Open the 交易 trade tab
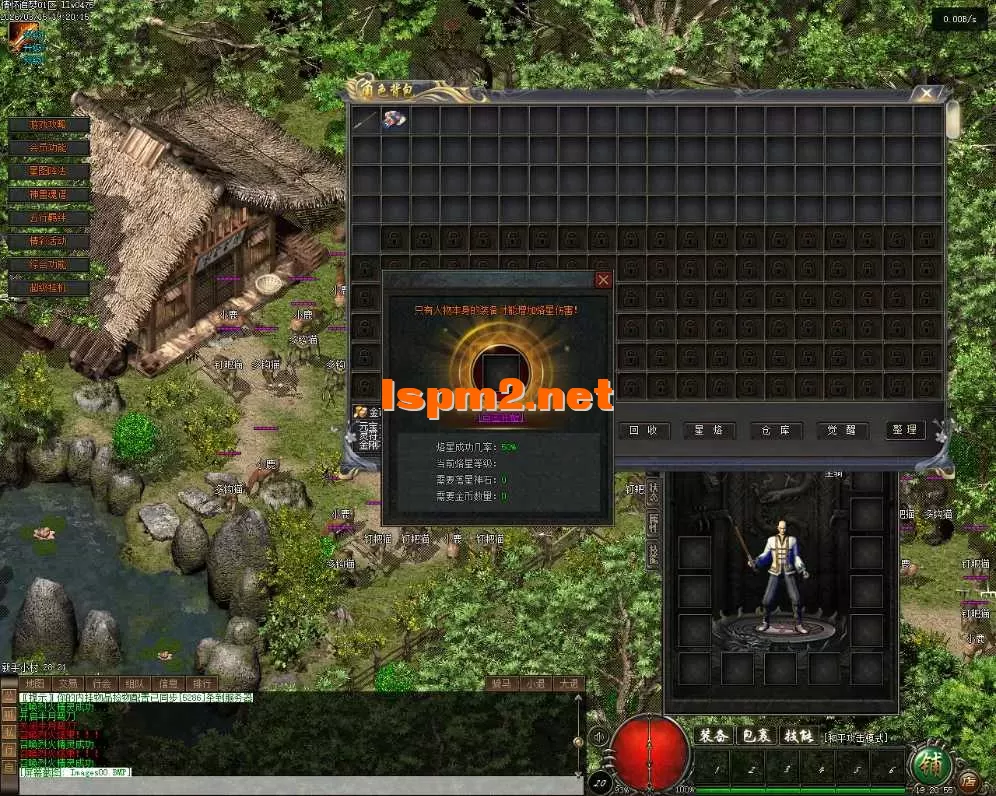The image size is (996, 796). pyautogui.click(x=68, y=684)
